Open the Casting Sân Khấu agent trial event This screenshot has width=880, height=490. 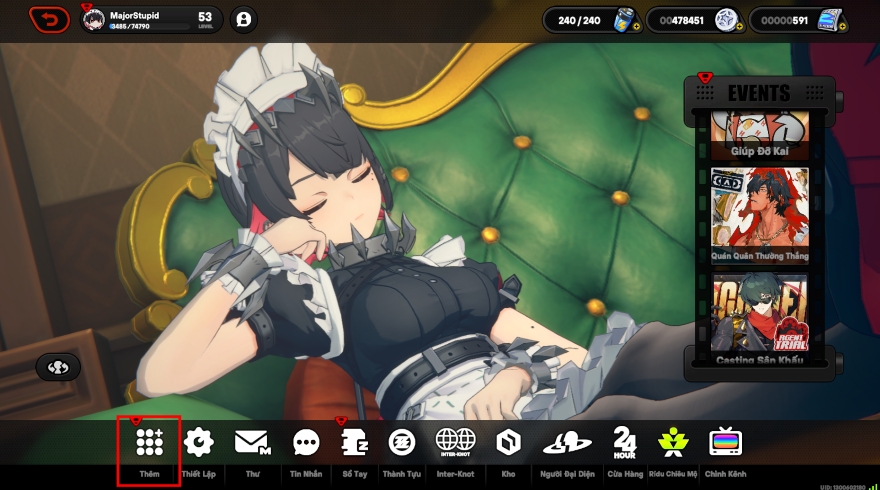[759, 320]
